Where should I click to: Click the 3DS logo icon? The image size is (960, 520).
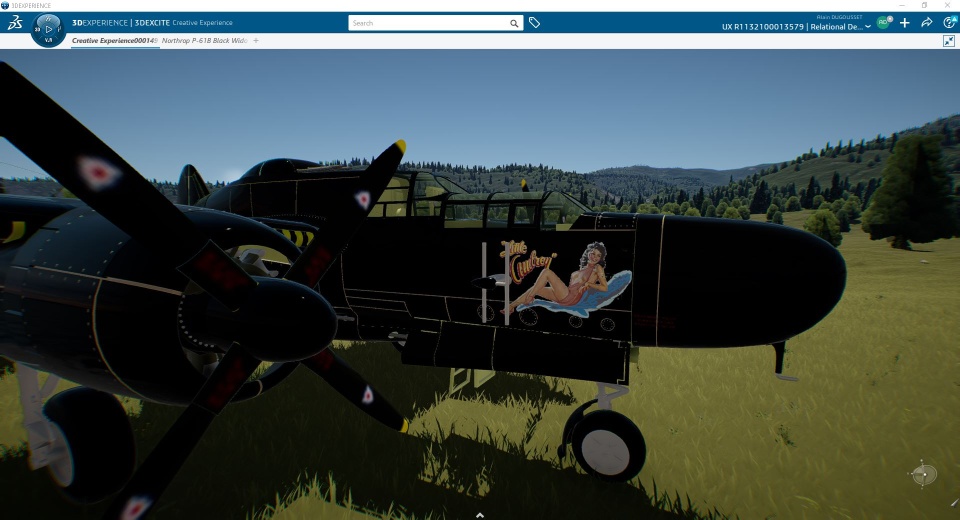(14, 23)
